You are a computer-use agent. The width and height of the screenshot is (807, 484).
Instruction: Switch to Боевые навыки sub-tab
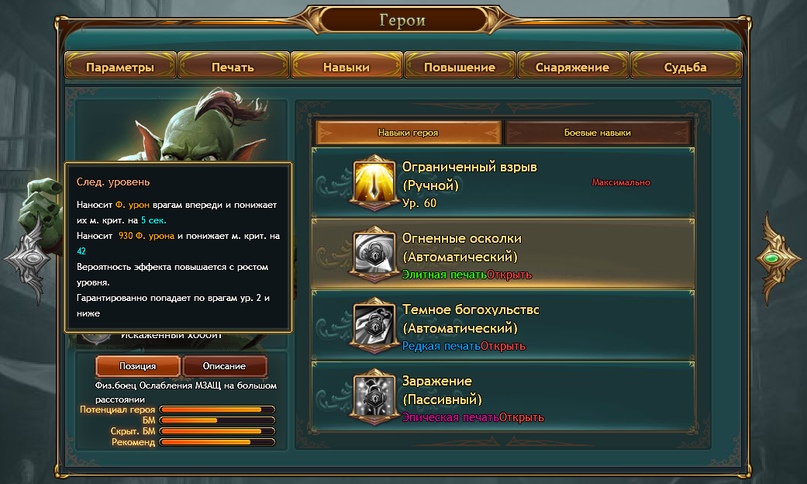[598, 132]
